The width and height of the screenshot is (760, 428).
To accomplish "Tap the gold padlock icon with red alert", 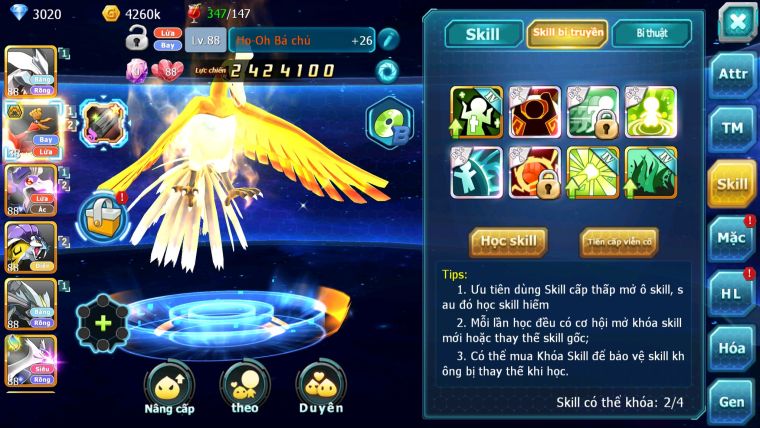I will pos(102,215).
